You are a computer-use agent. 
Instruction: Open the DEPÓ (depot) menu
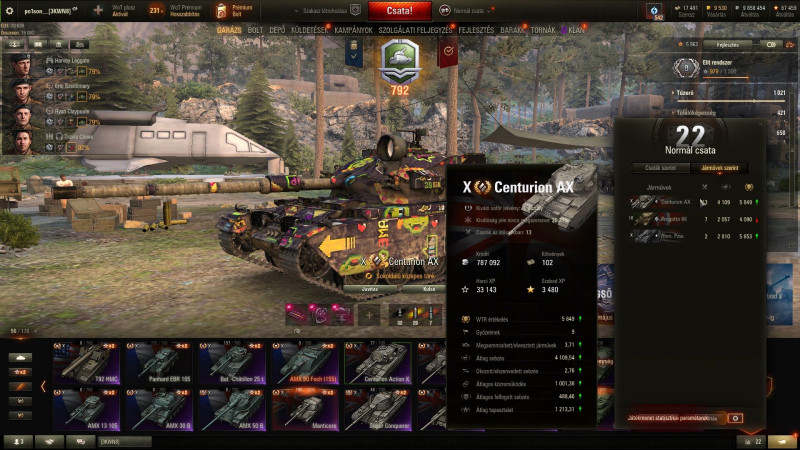[283, 30]
